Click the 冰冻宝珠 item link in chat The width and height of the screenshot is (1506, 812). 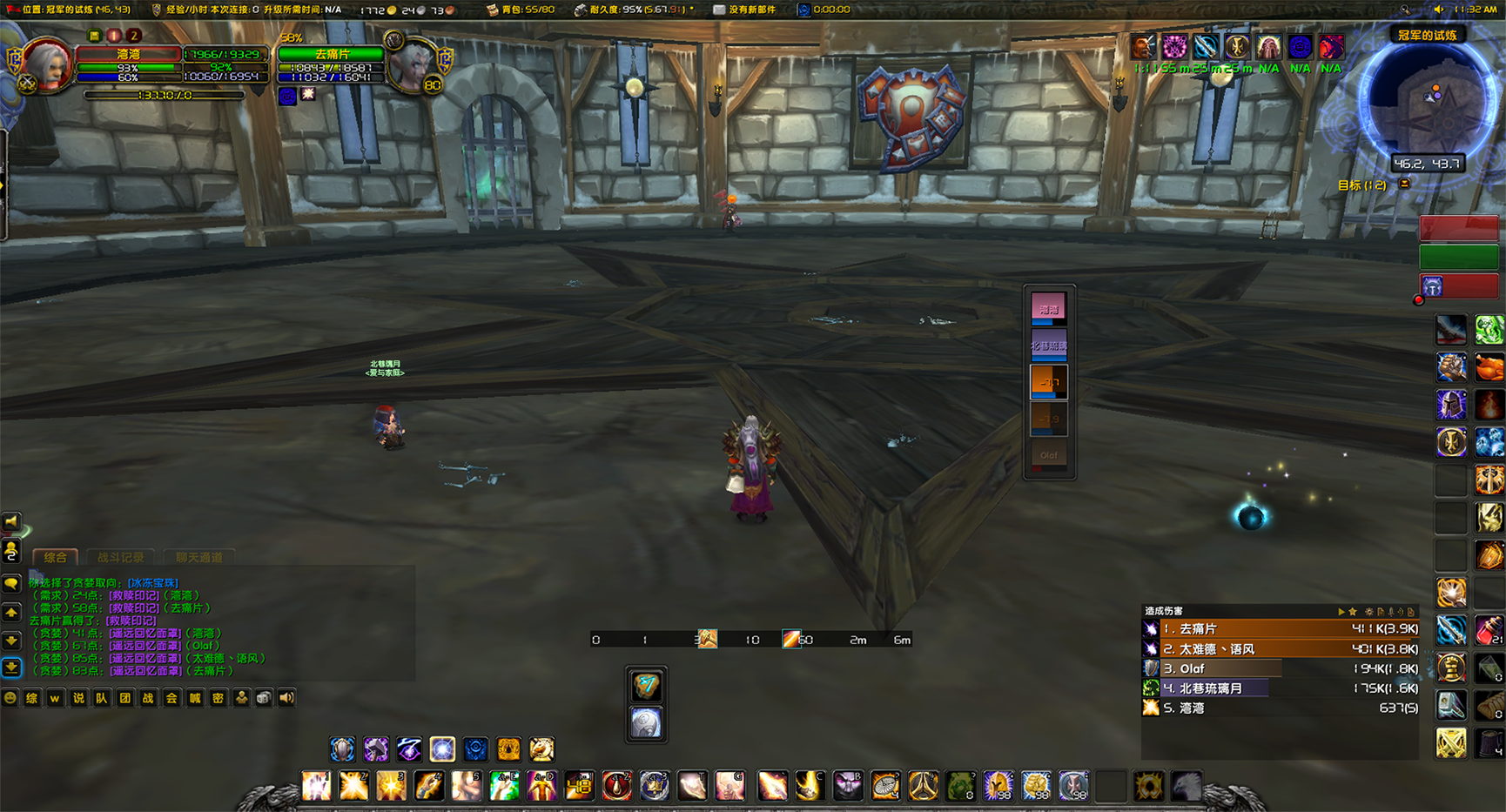coord(153,583)
